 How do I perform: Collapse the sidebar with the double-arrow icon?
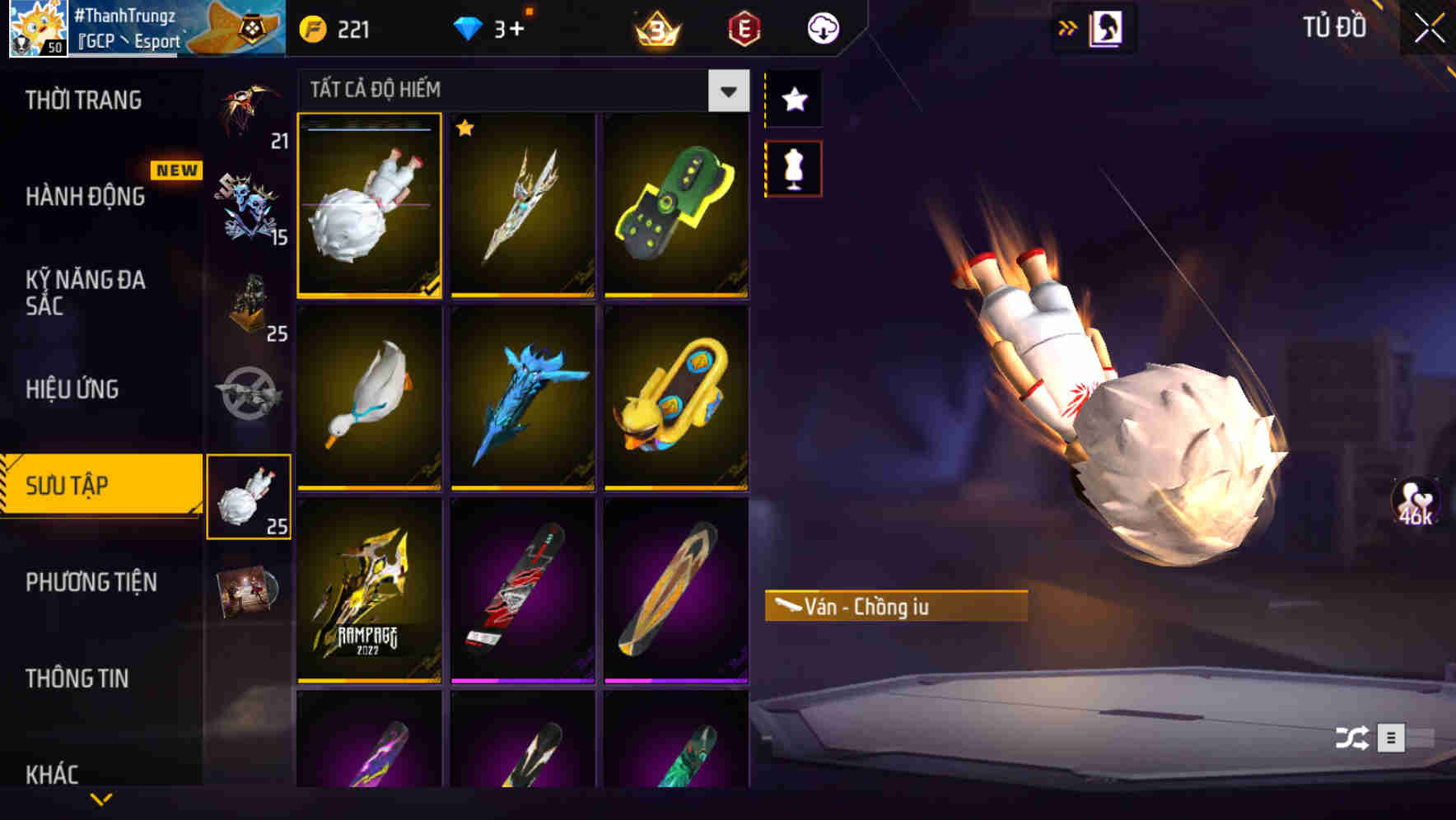(1068, 26)
